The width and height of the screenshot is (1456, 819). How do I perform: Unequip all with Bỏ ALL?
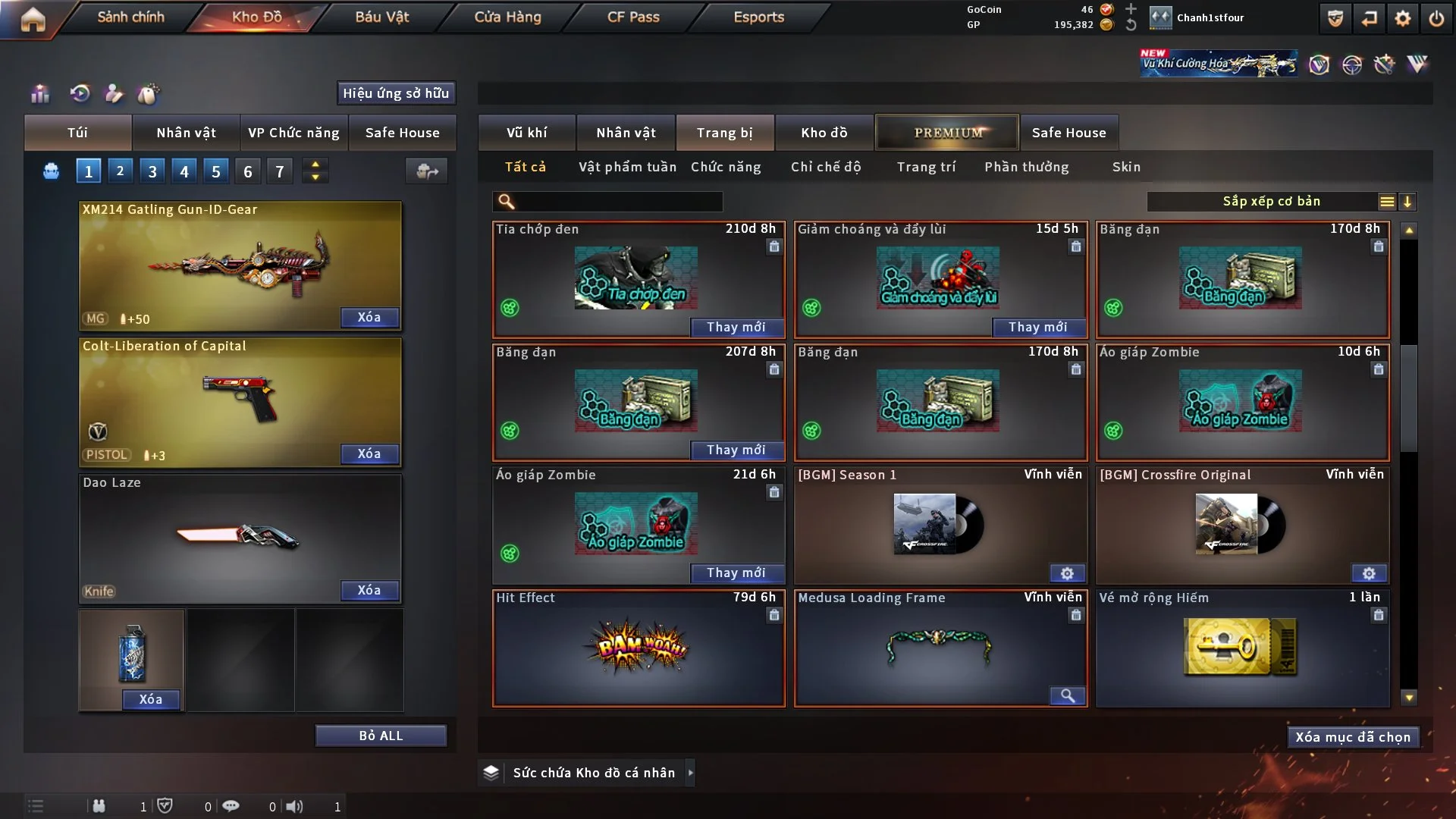click(x=381, y=736)
